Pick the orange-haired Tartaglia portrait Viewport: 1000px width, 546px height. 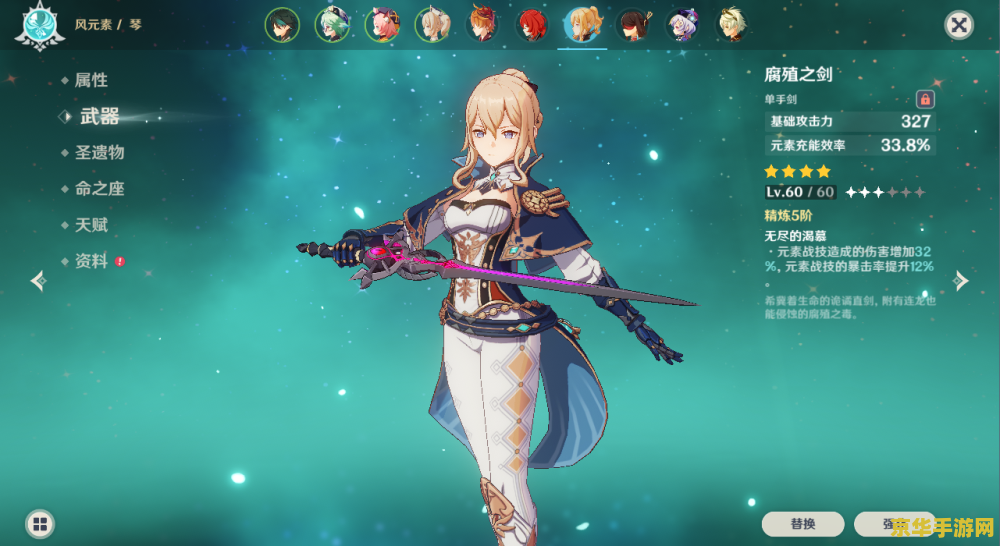tap(482, 25)
